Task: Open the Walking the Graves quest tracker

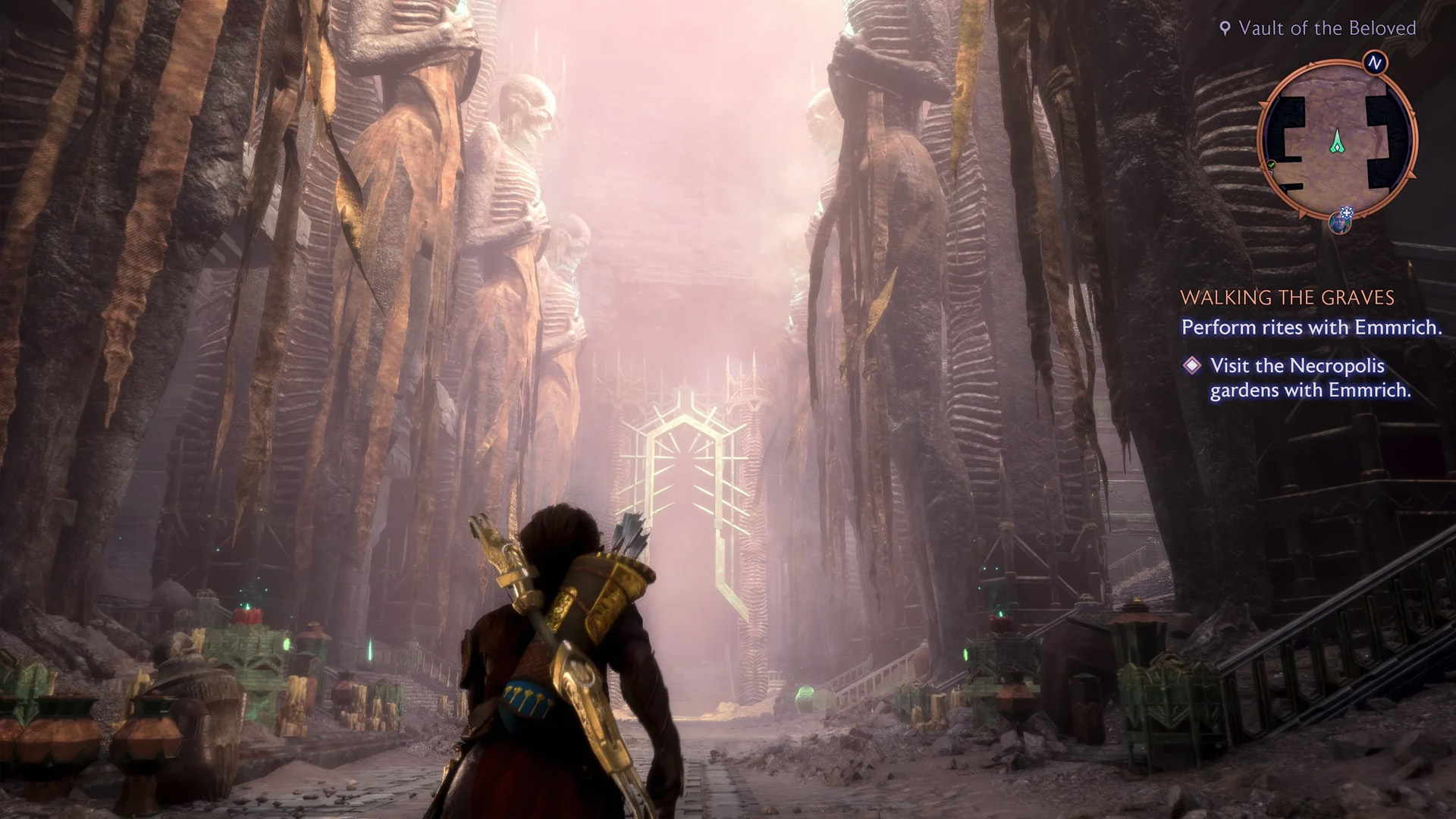Action: (x=1287, y=298)
